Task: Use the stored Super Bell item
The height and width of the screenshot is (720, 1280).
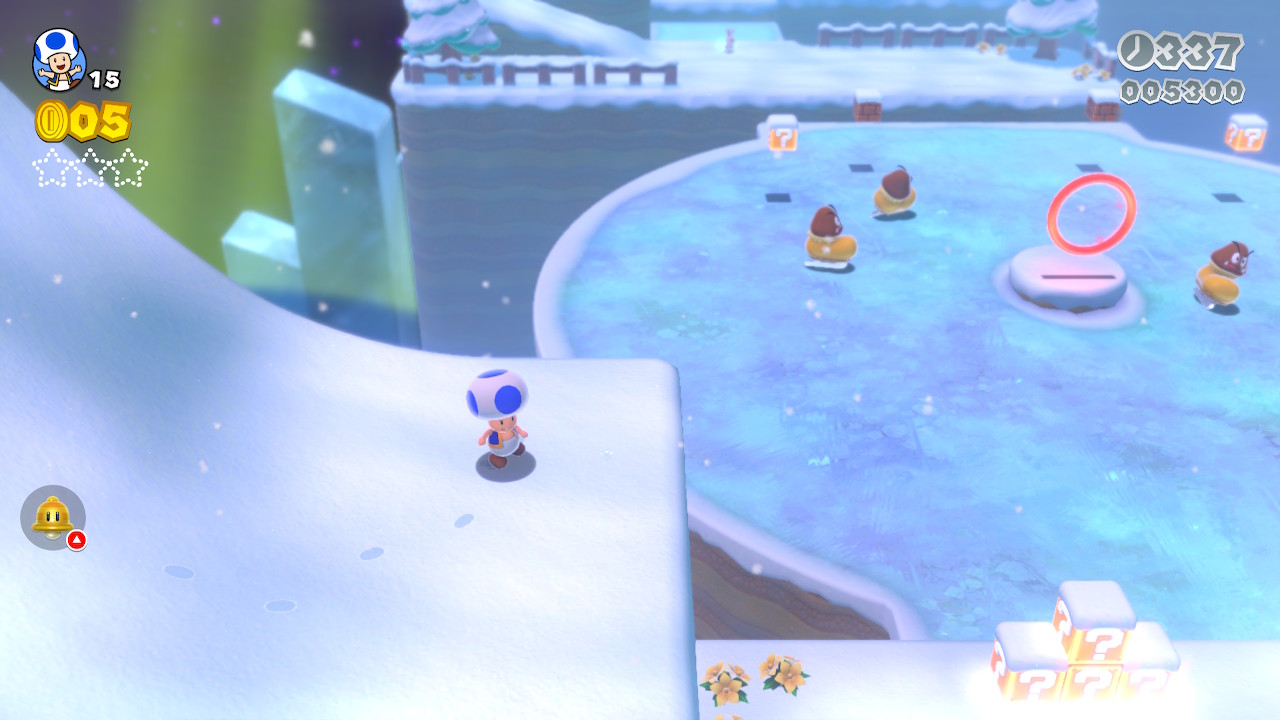Action: click(x=53, y=517)
